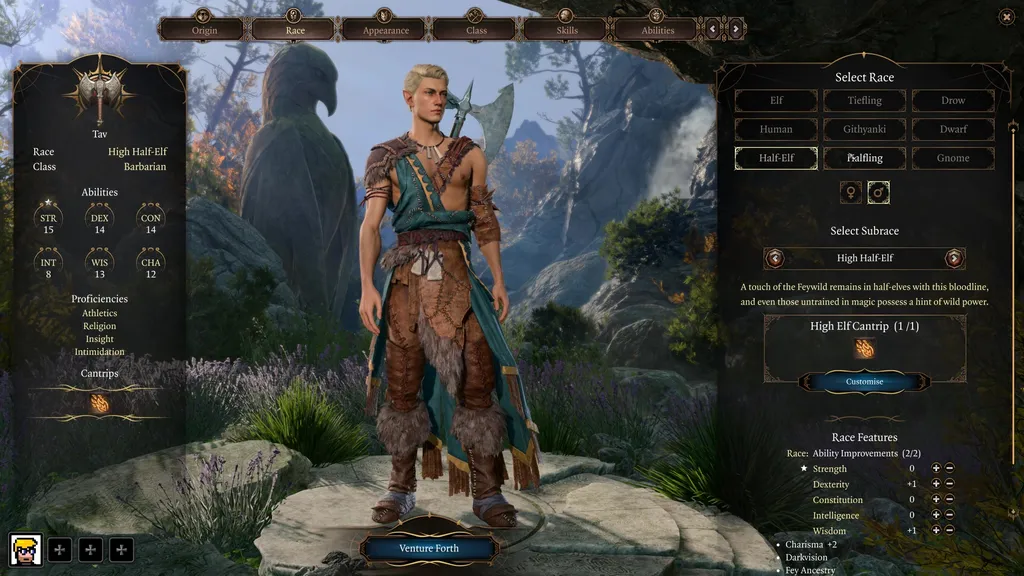Click the Customise cantrip button

pos(864,381)
